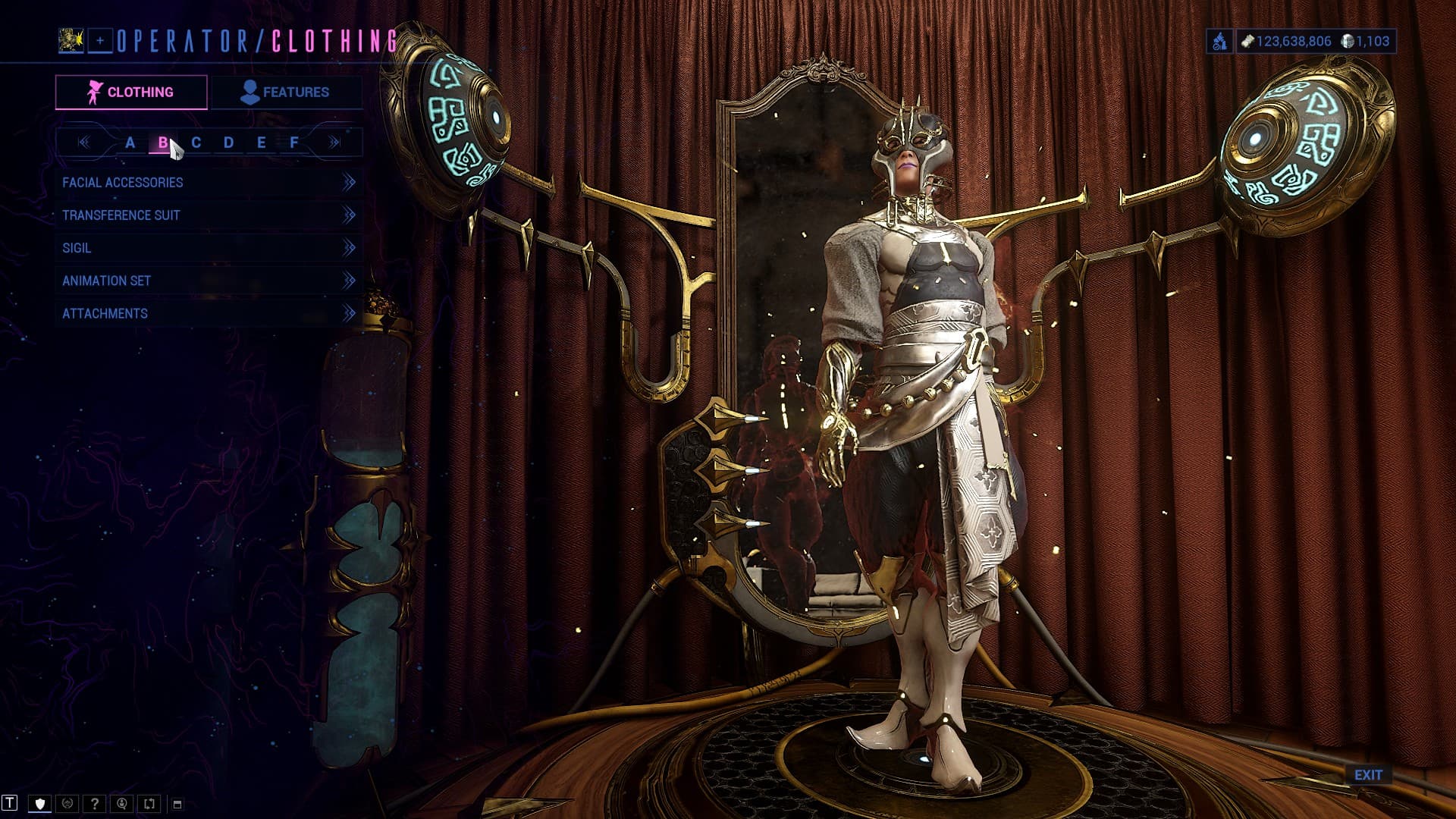Viewport: 1456px width, 819px height.
Task: Click the blue icon beside the credits
Action: pyautogui.click(x=1219, y=42)
